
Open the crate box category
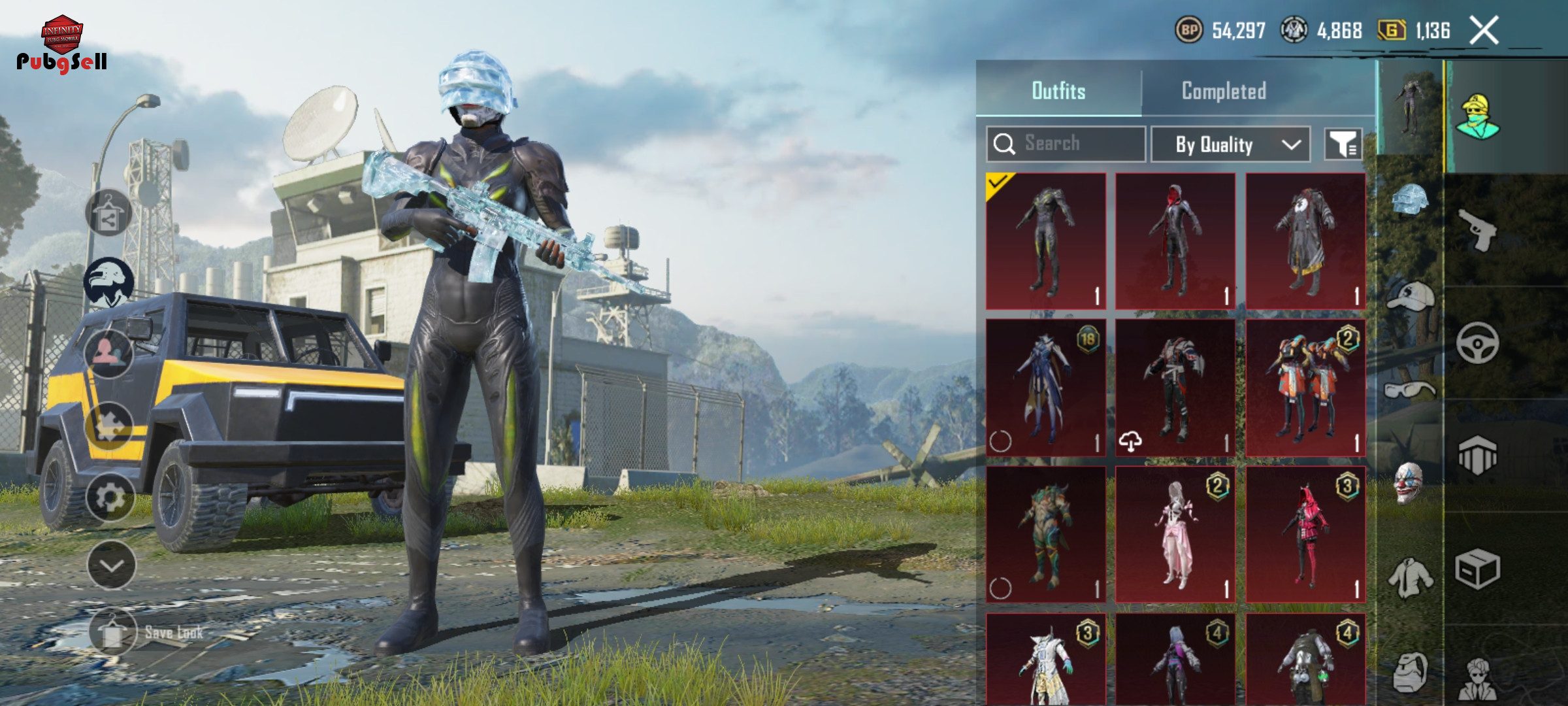(x=1478, y=569)
